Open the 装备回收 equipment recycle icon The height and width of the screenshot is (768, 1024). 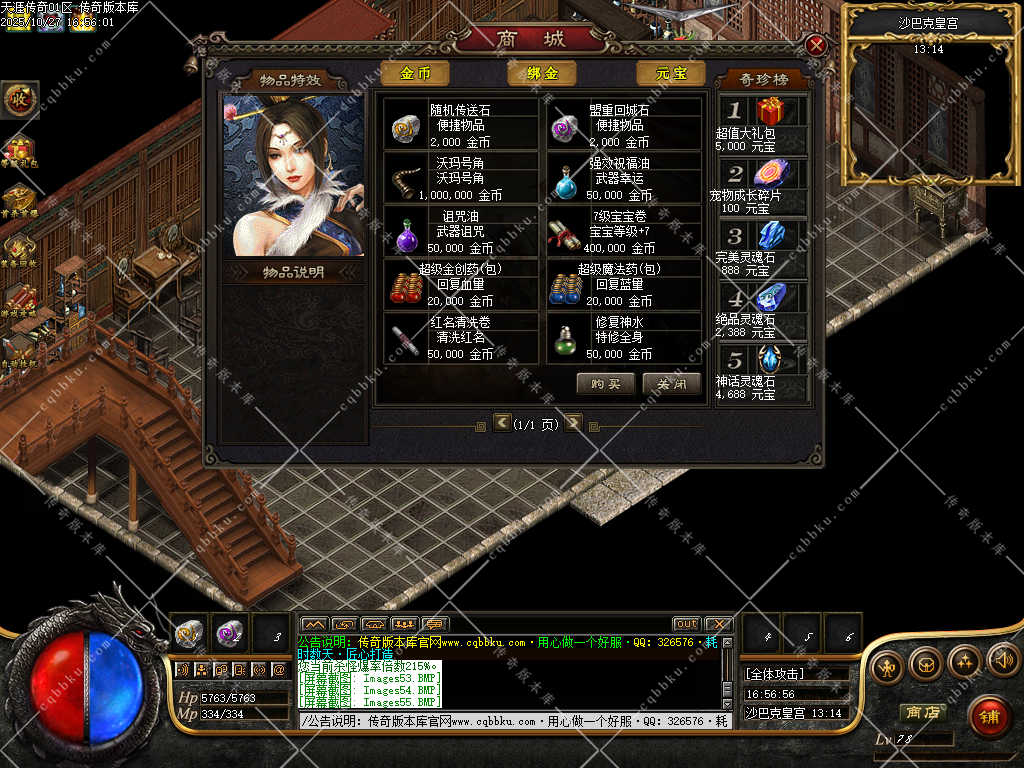click(x=19, y=249)
